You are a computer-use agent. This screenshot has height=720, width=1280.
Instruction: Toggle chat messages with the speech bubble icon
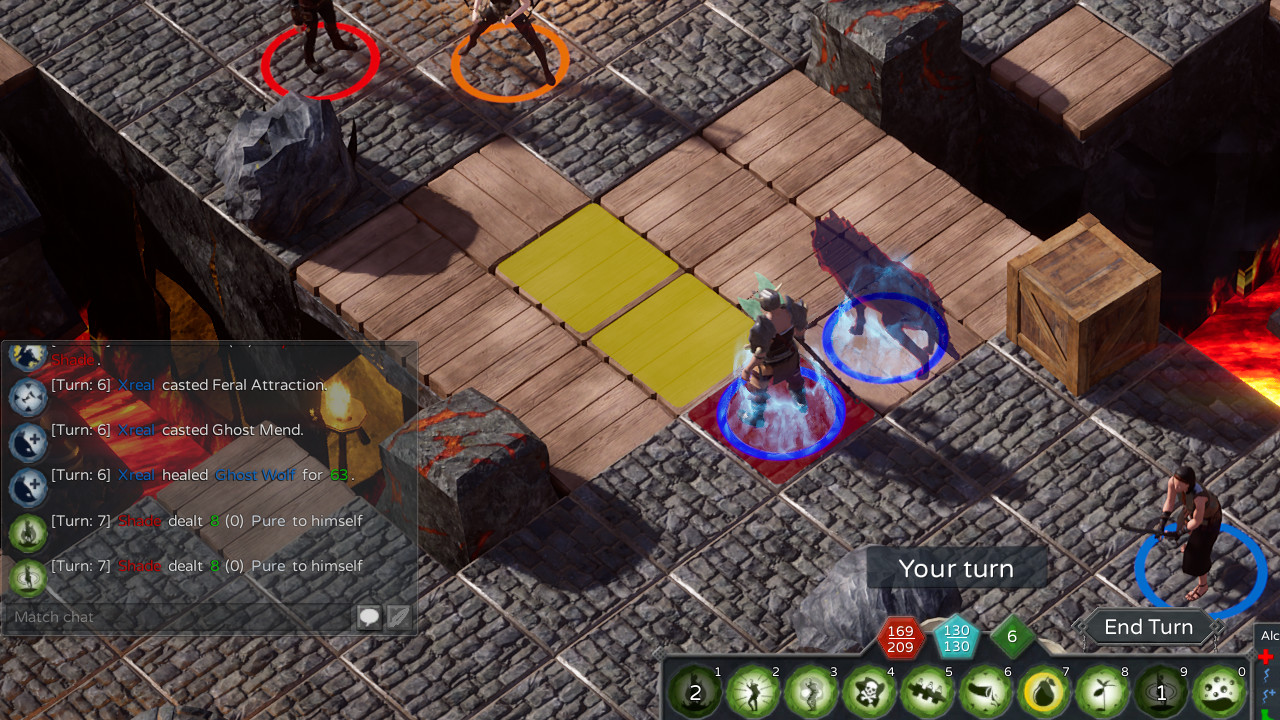click(368, 616)
